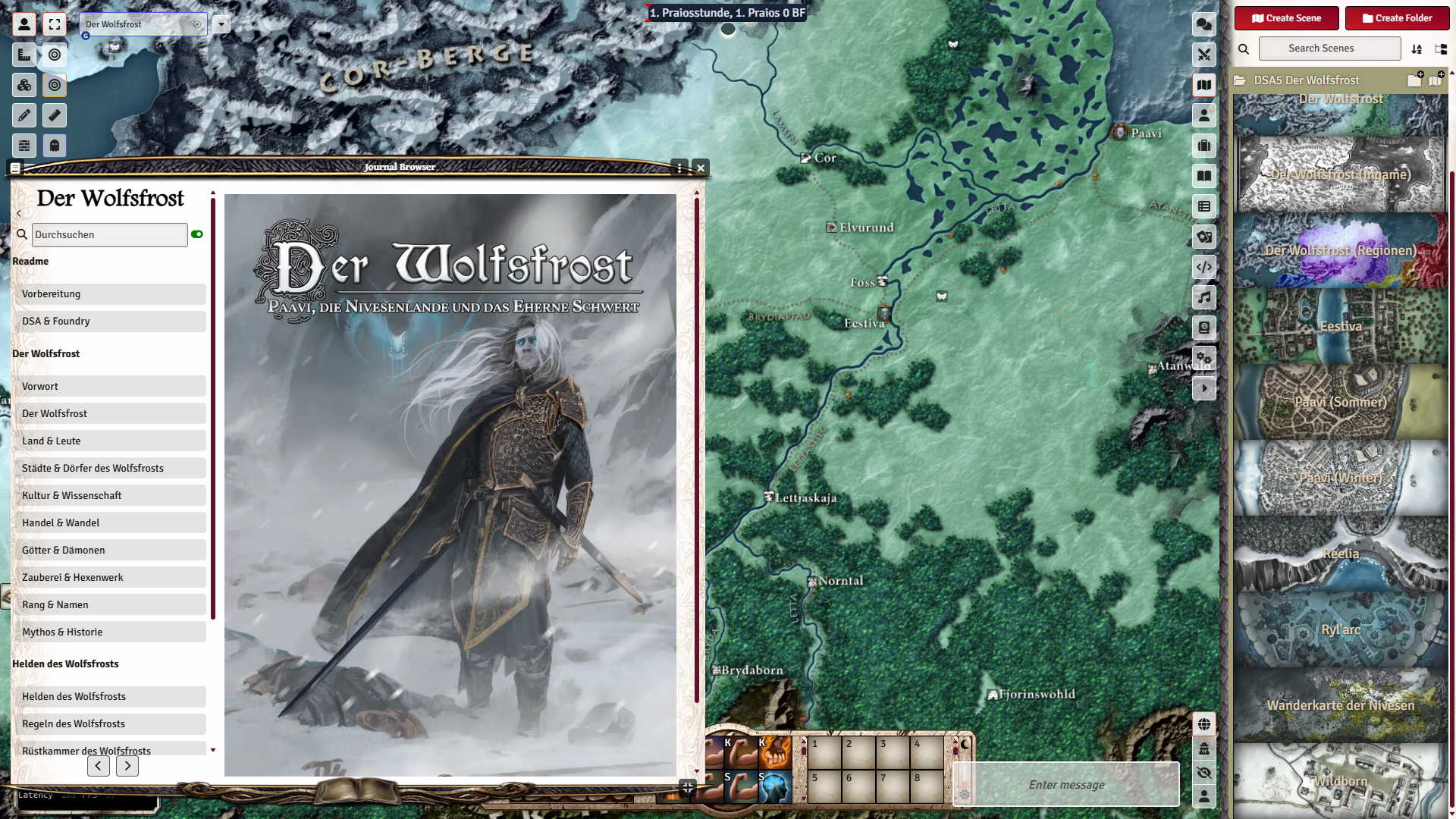Open the Ryl'arc scene thumbnail

coord(1340,629)
